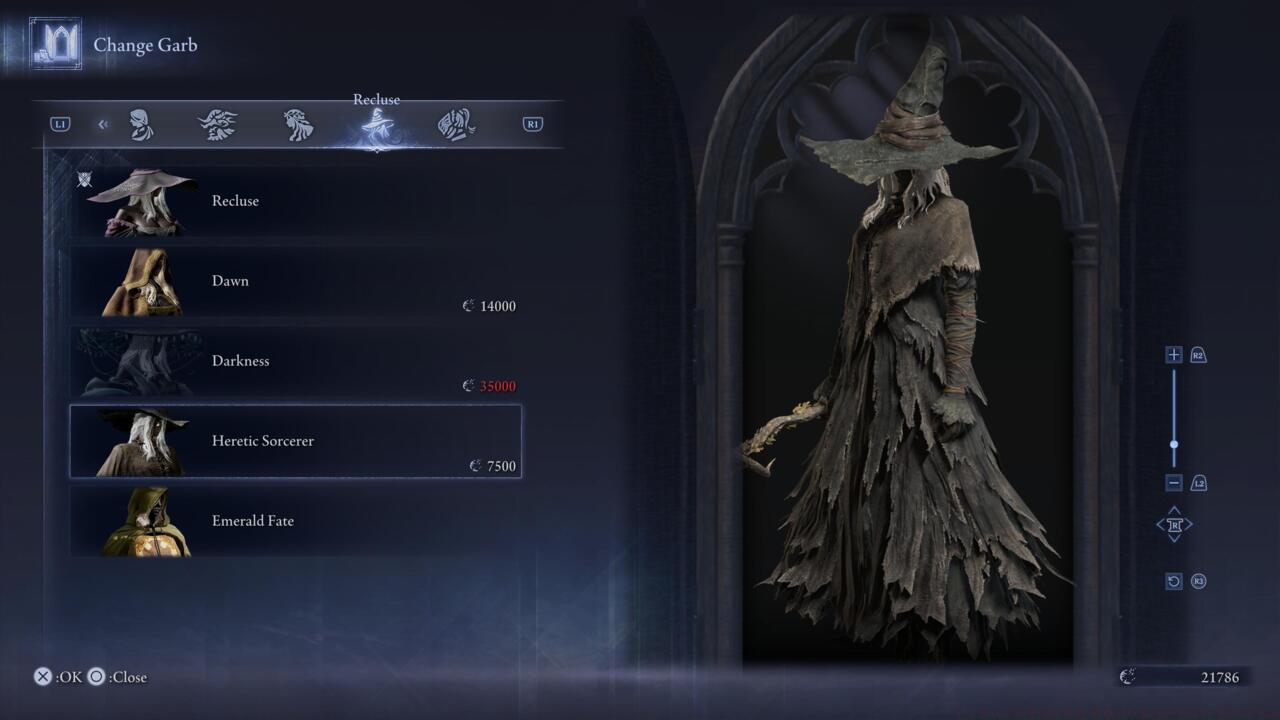The width and height of the screenshot is (1280, 720).
Task: Click the R1 page button prompt
Action: click(x=531, y=123)
